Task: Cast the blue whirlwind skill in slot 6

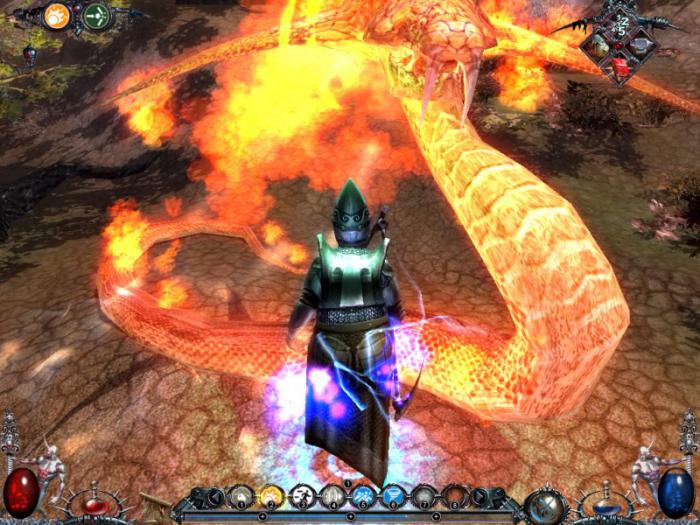Action: click(394, 497)
